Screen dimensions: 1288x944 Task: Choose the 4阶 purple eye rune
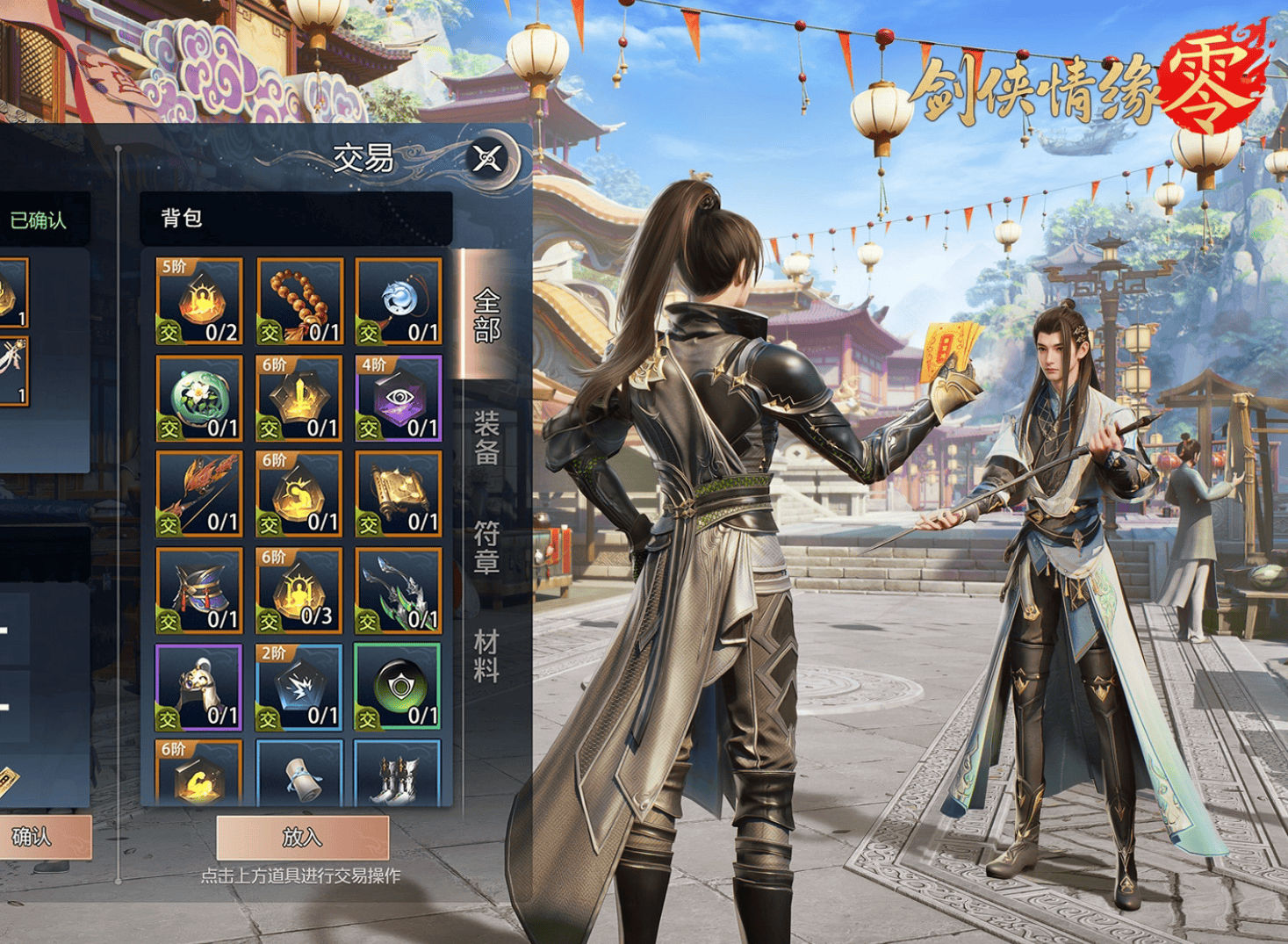(399, 398)
